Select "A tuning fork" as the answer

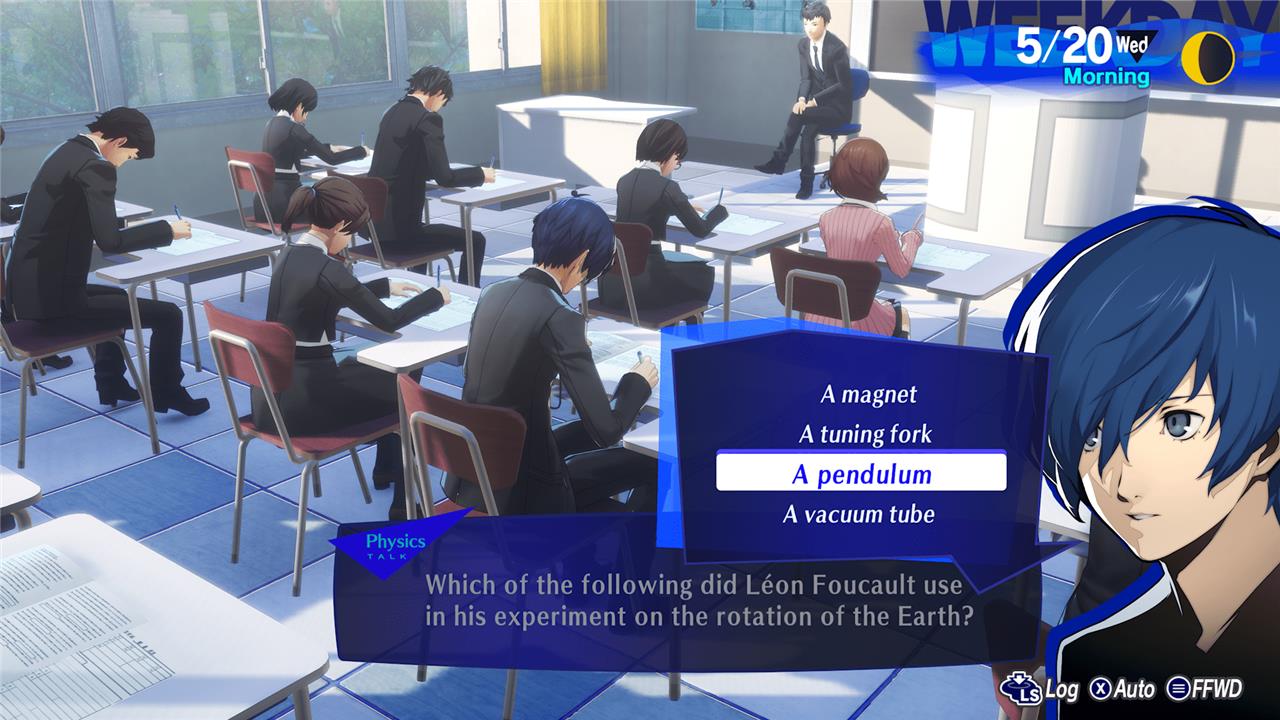(x=864, y=434)
